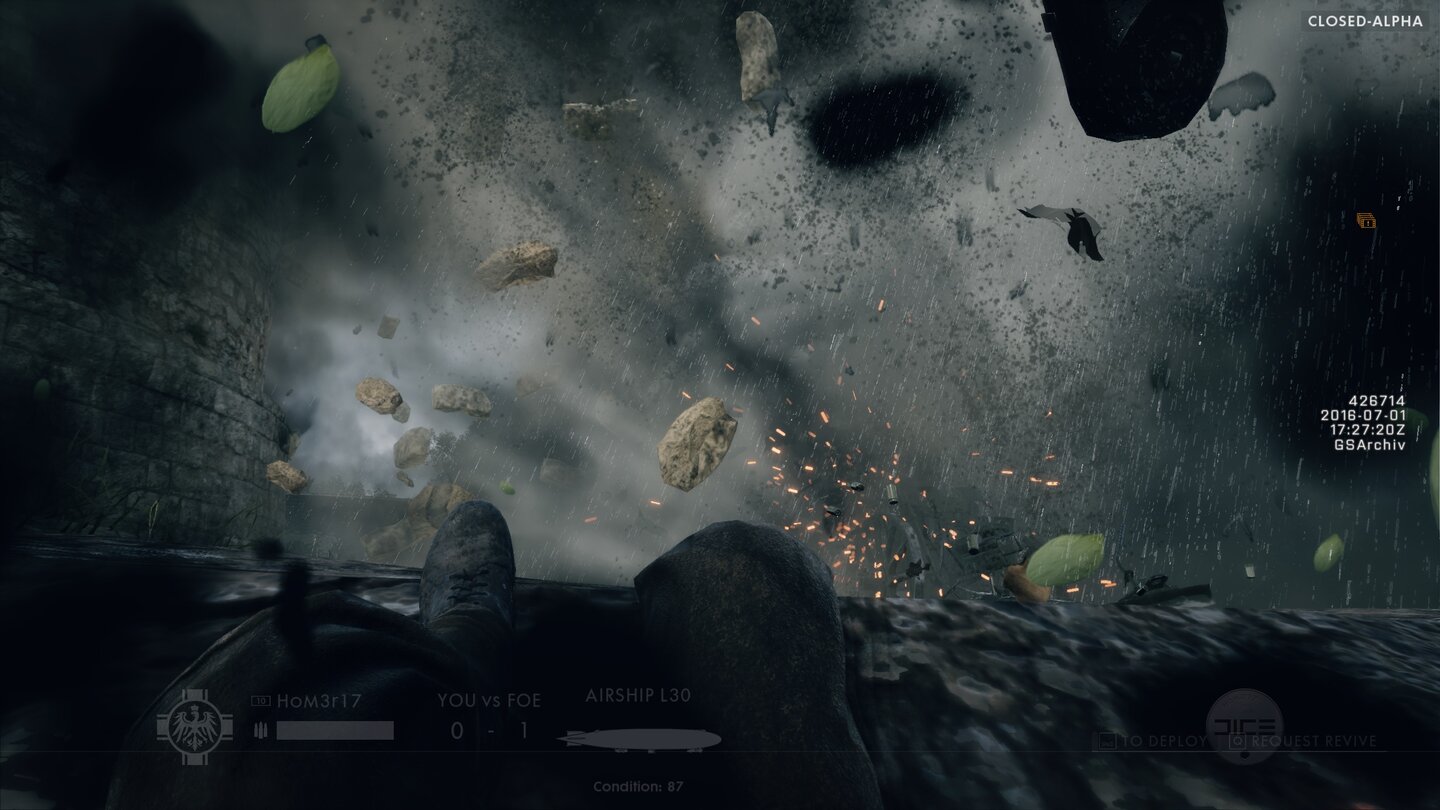Click the deploy keybind icon before TO DEPLOY
The height and width of the screenshot is (810, 1440).
click(x=1110, y=743)
